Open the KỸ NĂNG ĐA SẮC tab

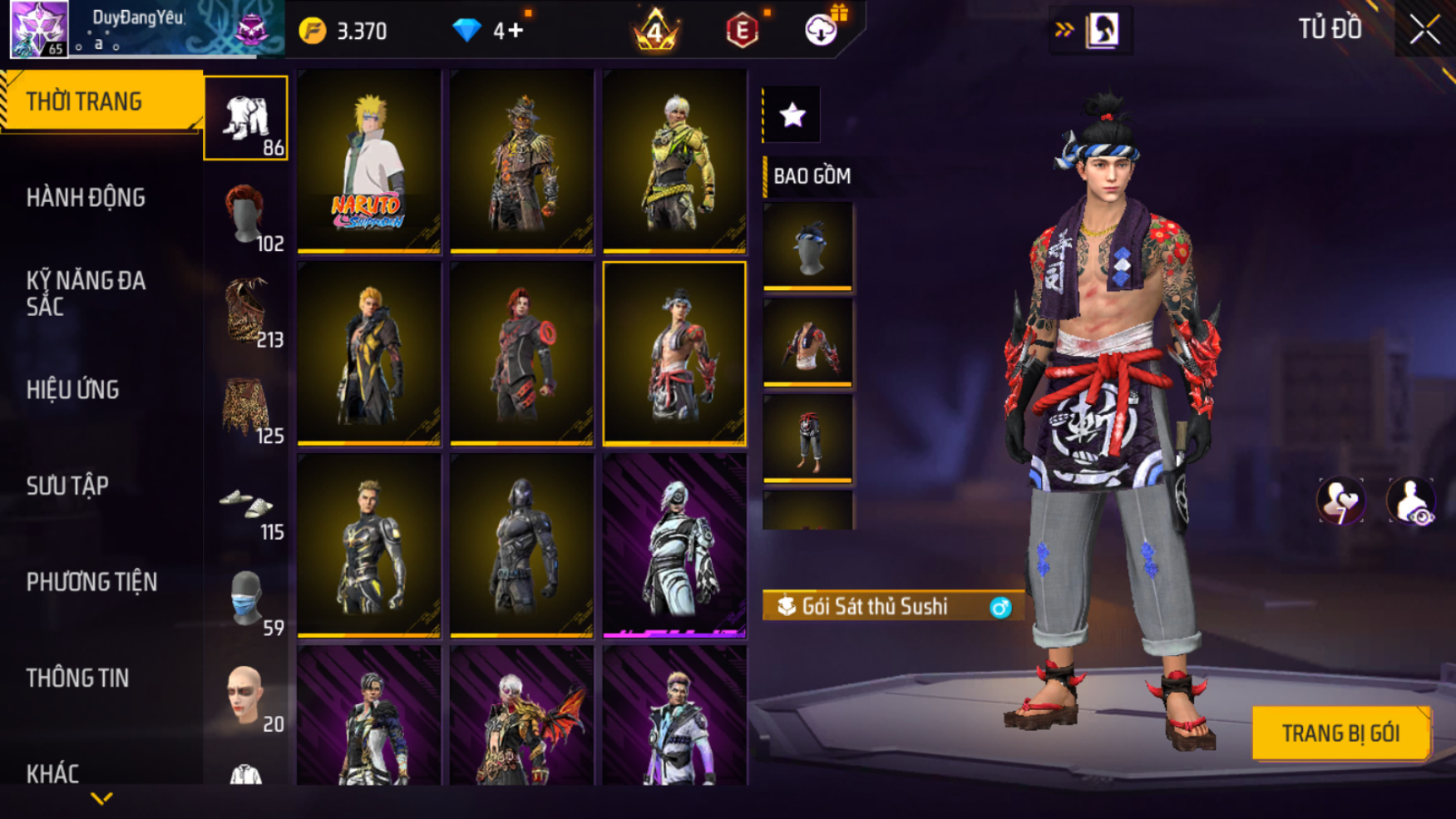pos(86,294)
